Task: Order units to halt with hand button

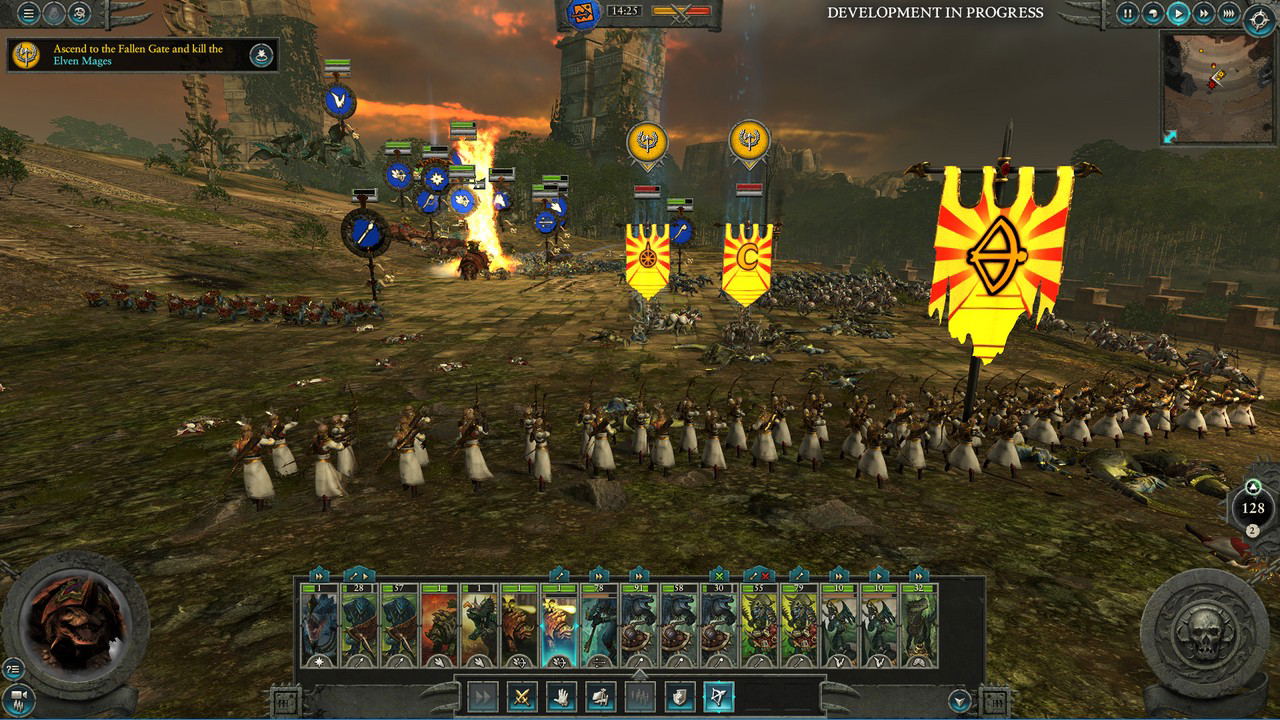Action: point(561,695)
